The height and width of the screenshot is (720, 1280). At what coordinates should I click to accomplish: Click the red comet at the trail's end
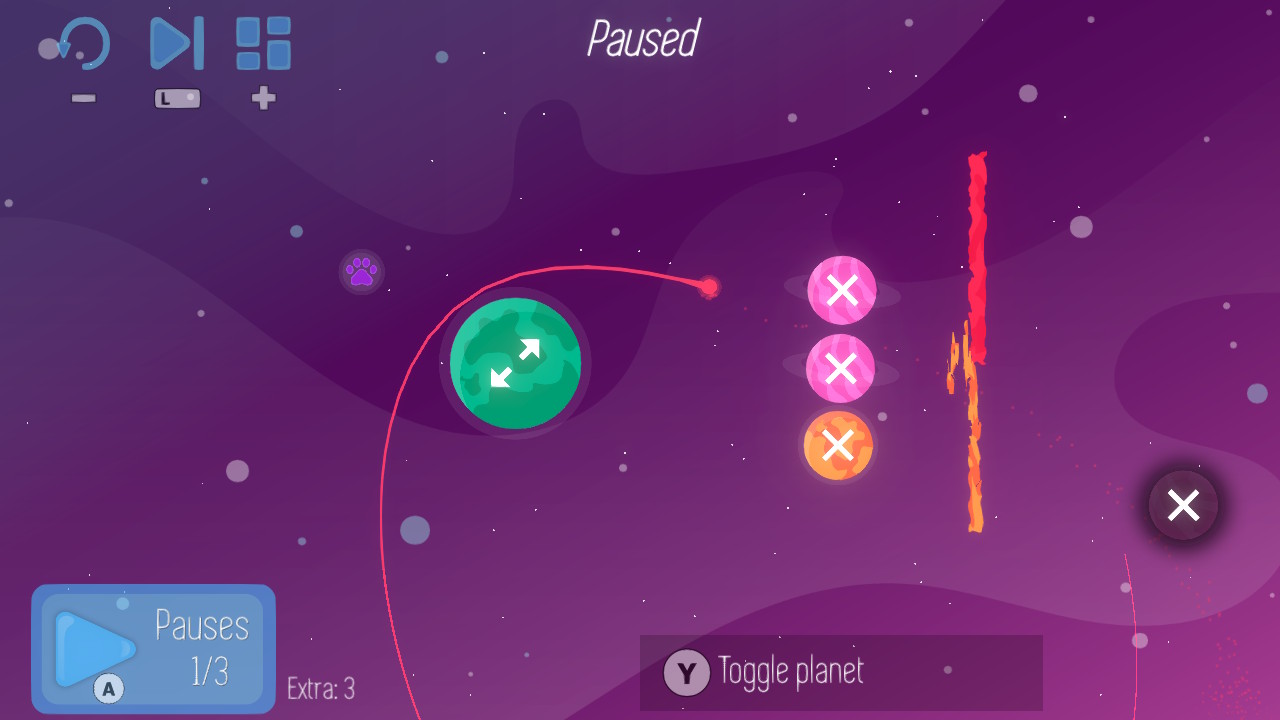coord(711,288)
